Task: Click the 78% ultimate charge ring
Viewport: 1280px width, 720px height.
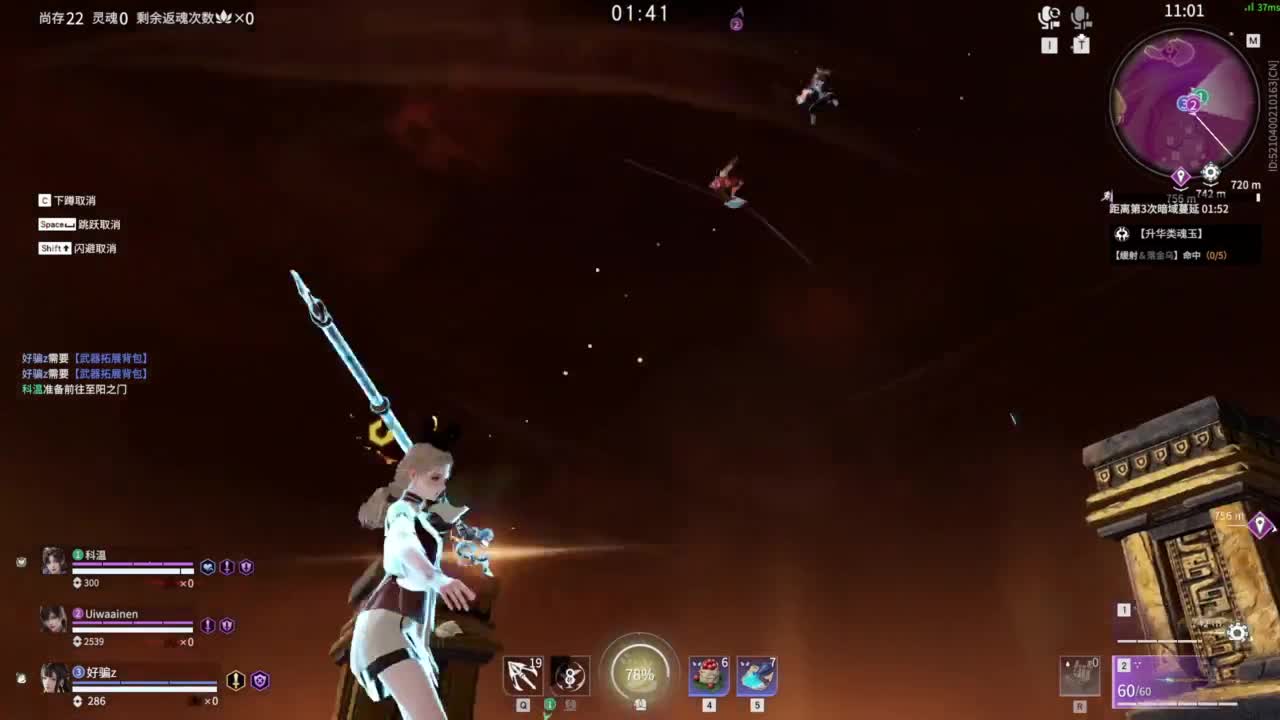Action: 638,675
